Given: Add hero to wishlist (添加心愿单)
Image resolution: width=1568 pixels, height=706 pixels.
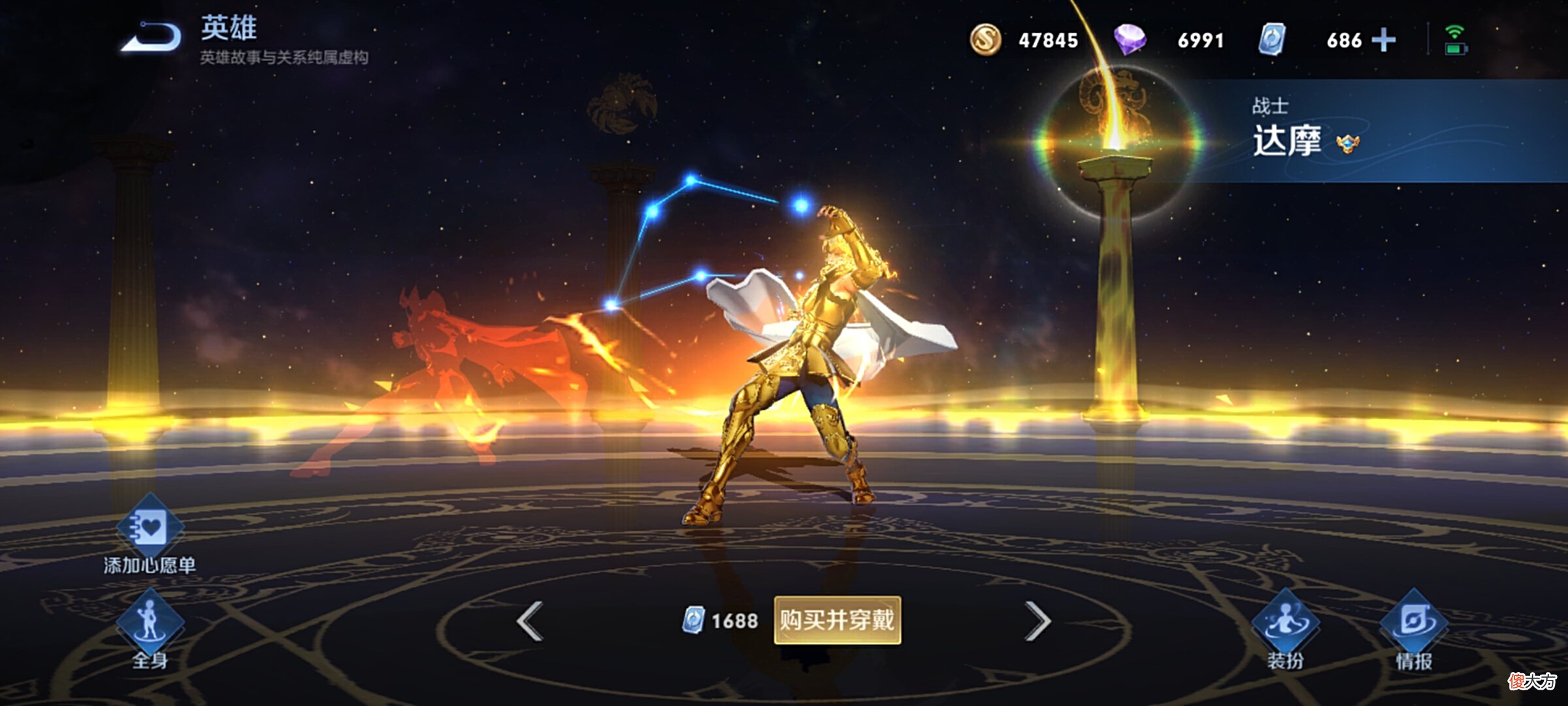Looking at the screenshot, I should coord(150,528).
